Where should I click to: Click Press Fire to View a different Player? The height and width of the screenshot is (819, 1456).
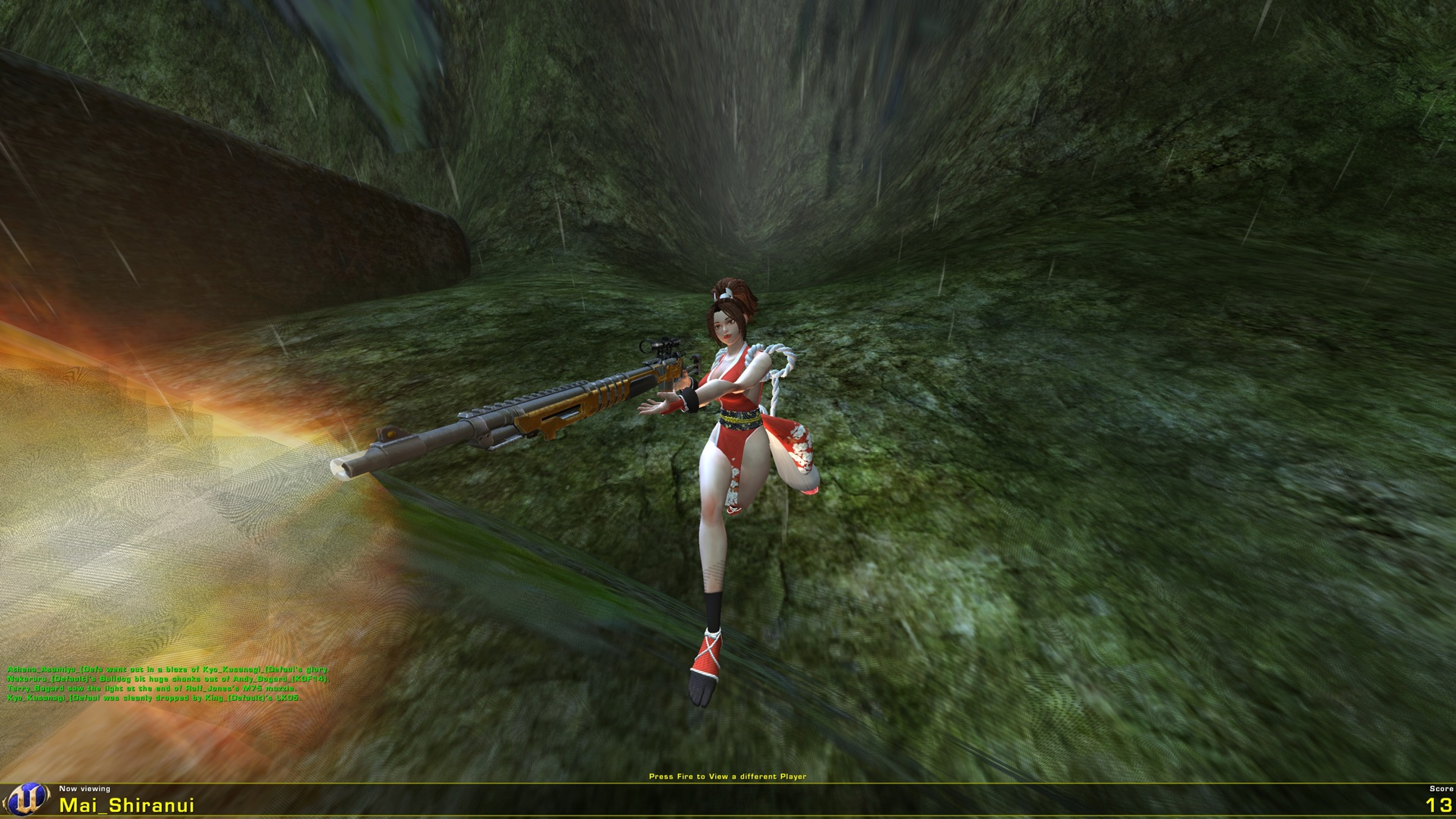[727, 777]
